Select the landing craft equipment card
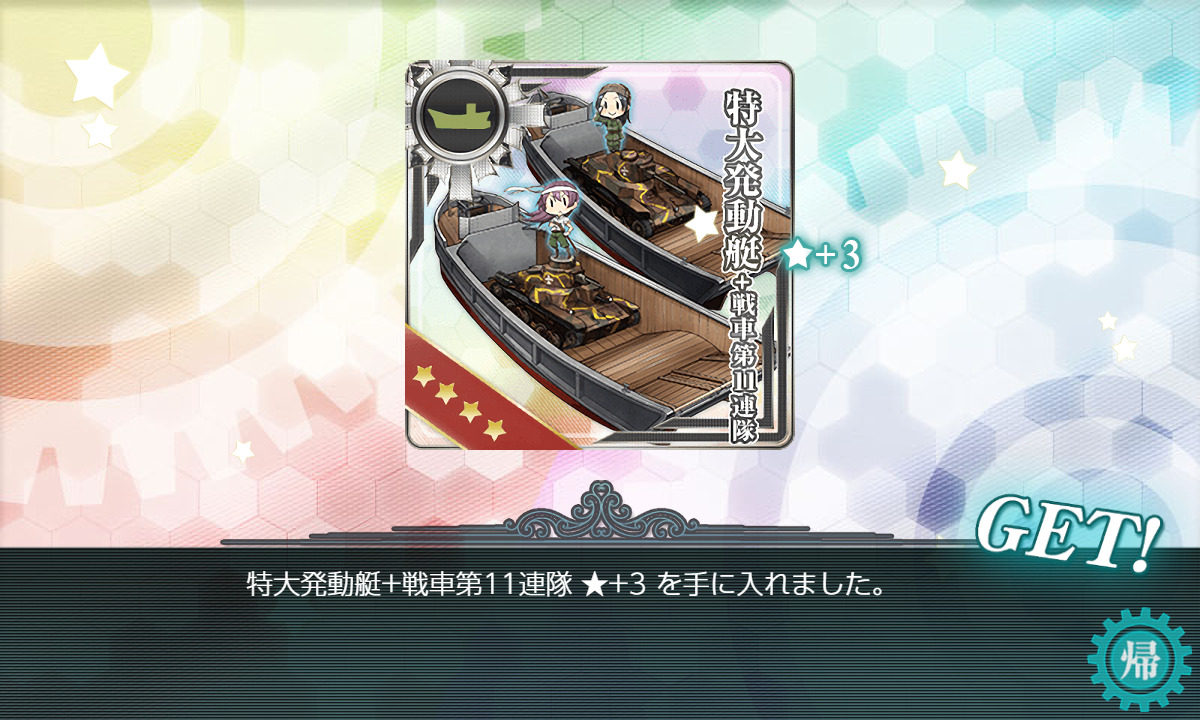Image resolution: width=1200 pixels, height=720 pixels. (599, 255)
